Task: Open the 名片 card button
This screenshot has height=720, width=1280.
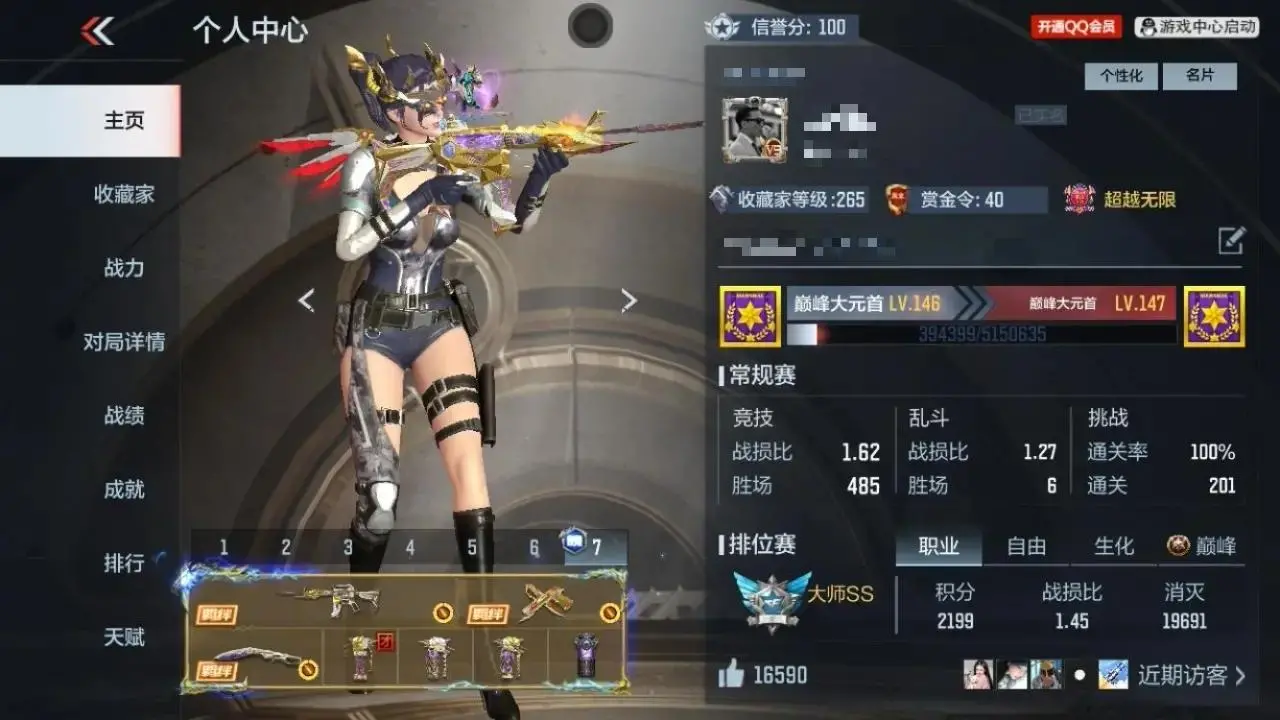Action: coord(1199,76)
